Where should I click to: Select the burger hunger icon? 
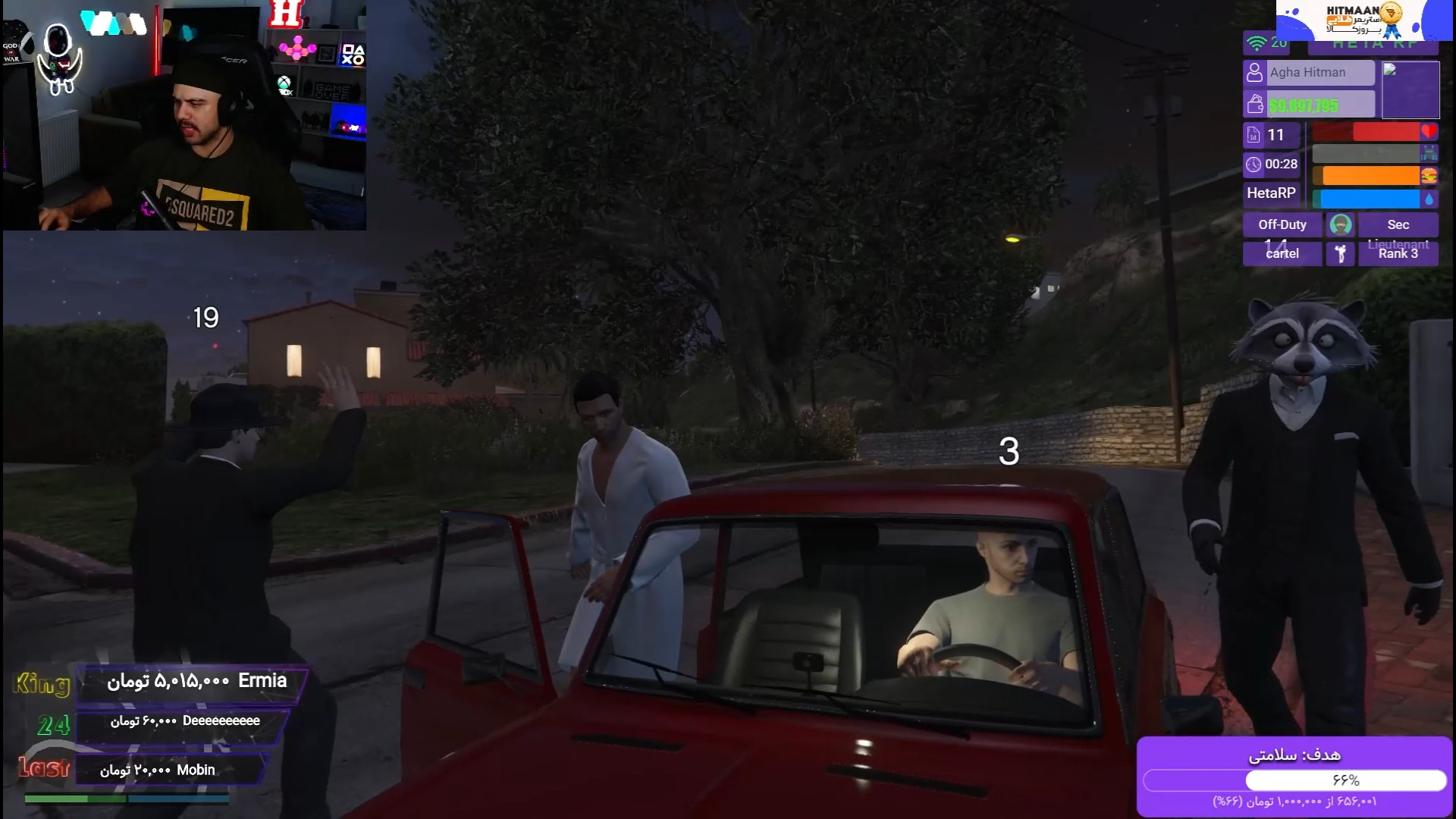[x=1429, y=176]
